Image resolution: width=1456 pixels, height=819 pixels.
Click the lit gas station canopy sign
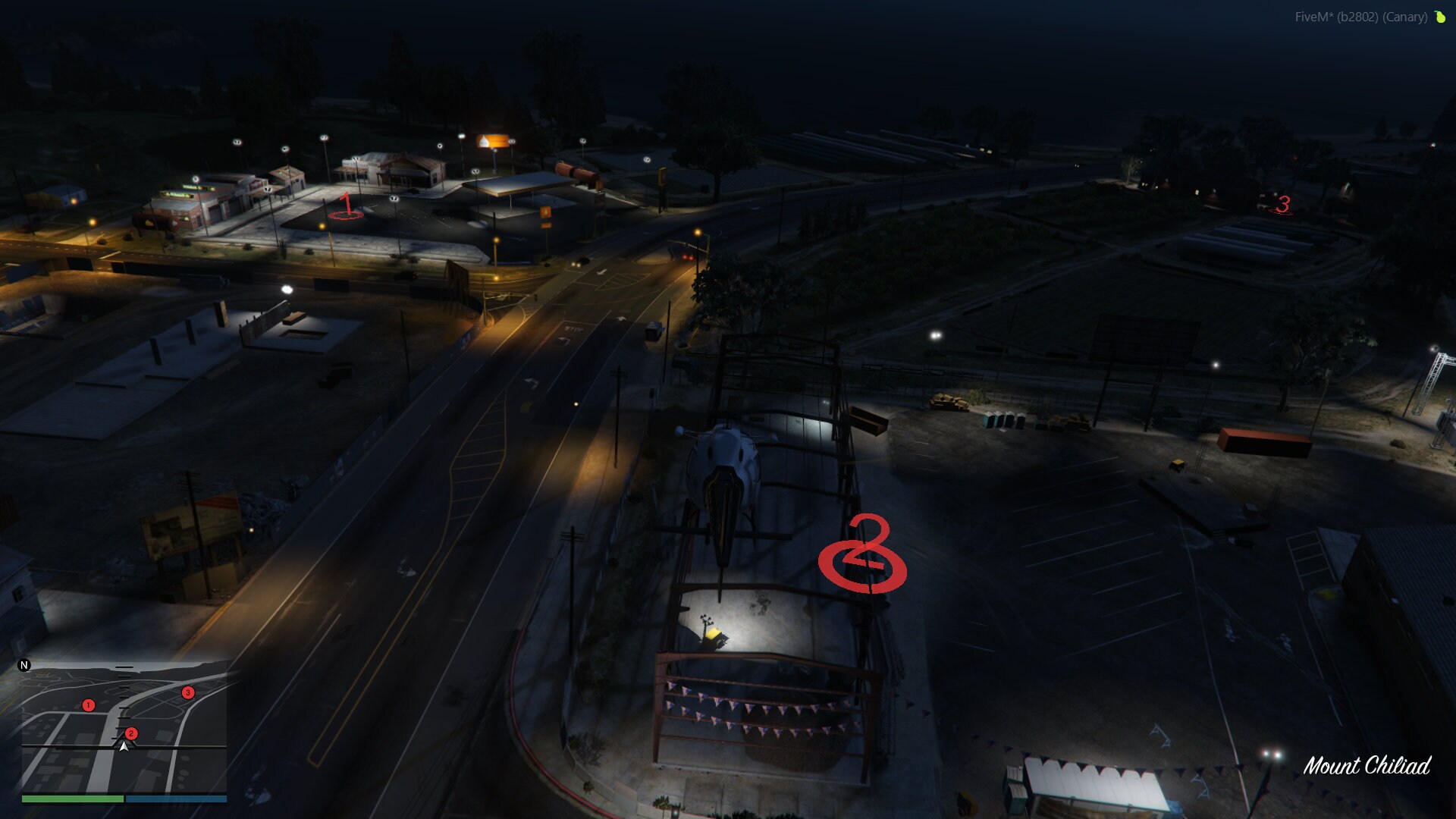pos(494,140)
